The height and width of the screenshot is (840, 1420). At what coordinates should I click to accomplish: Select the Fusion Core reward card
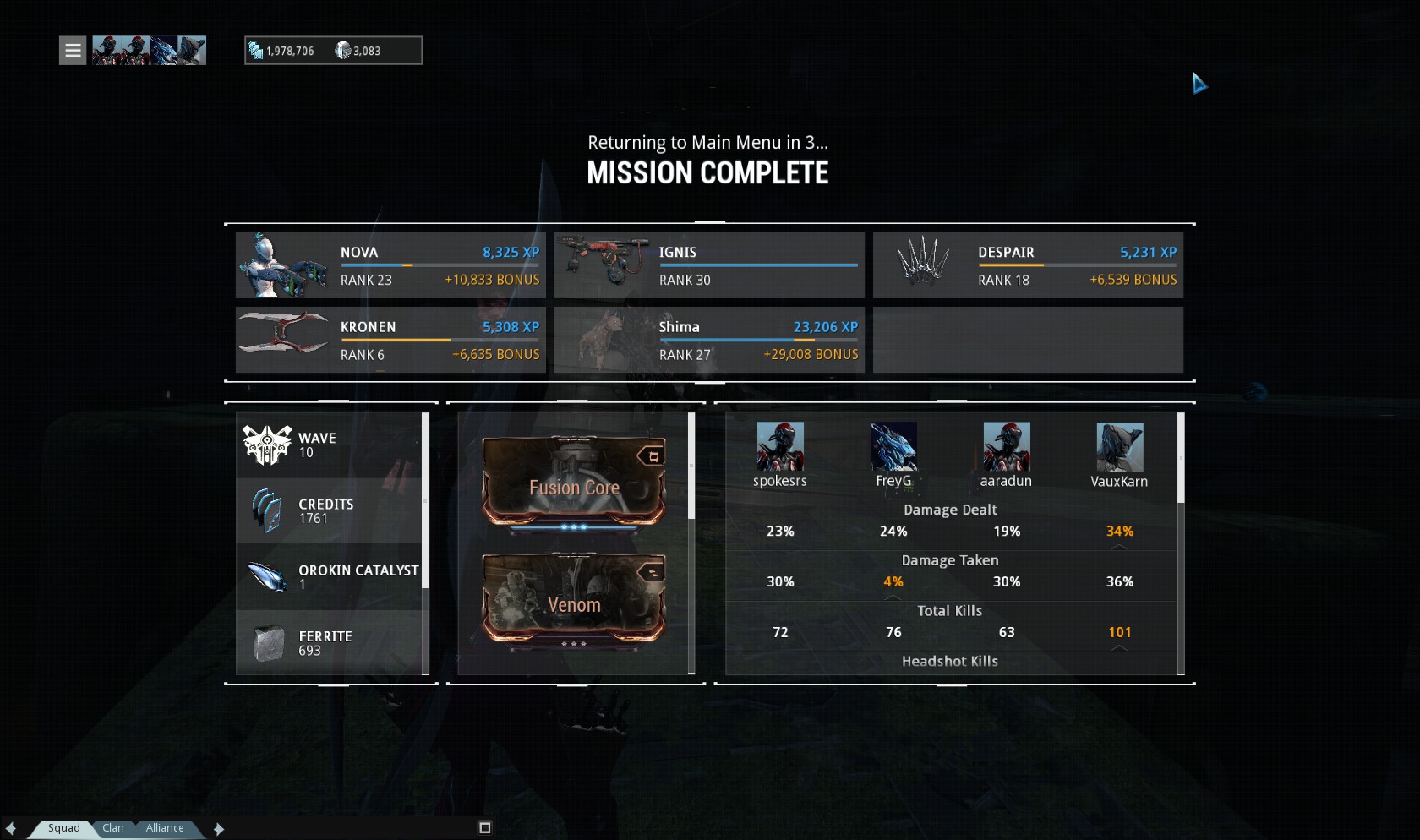point(574,483)
